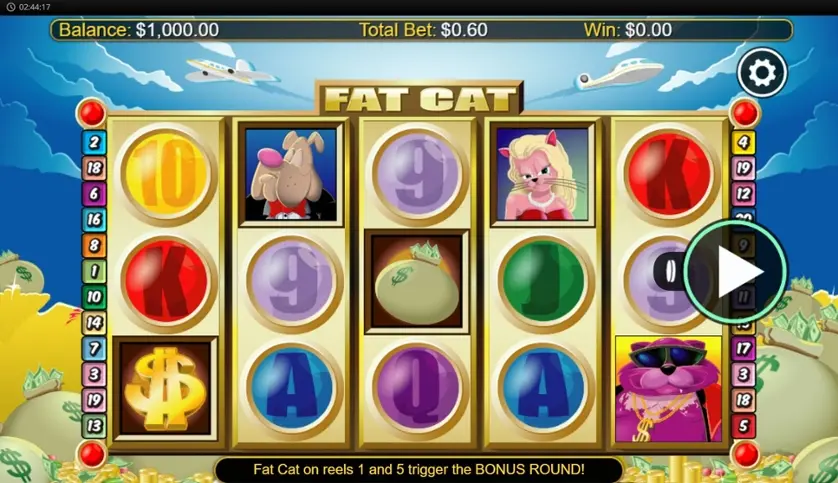Activate payline marker number 14
Image resolution: width=838 pixels, height=483 pixels.
pyautogui.click(x=93, y=323)
